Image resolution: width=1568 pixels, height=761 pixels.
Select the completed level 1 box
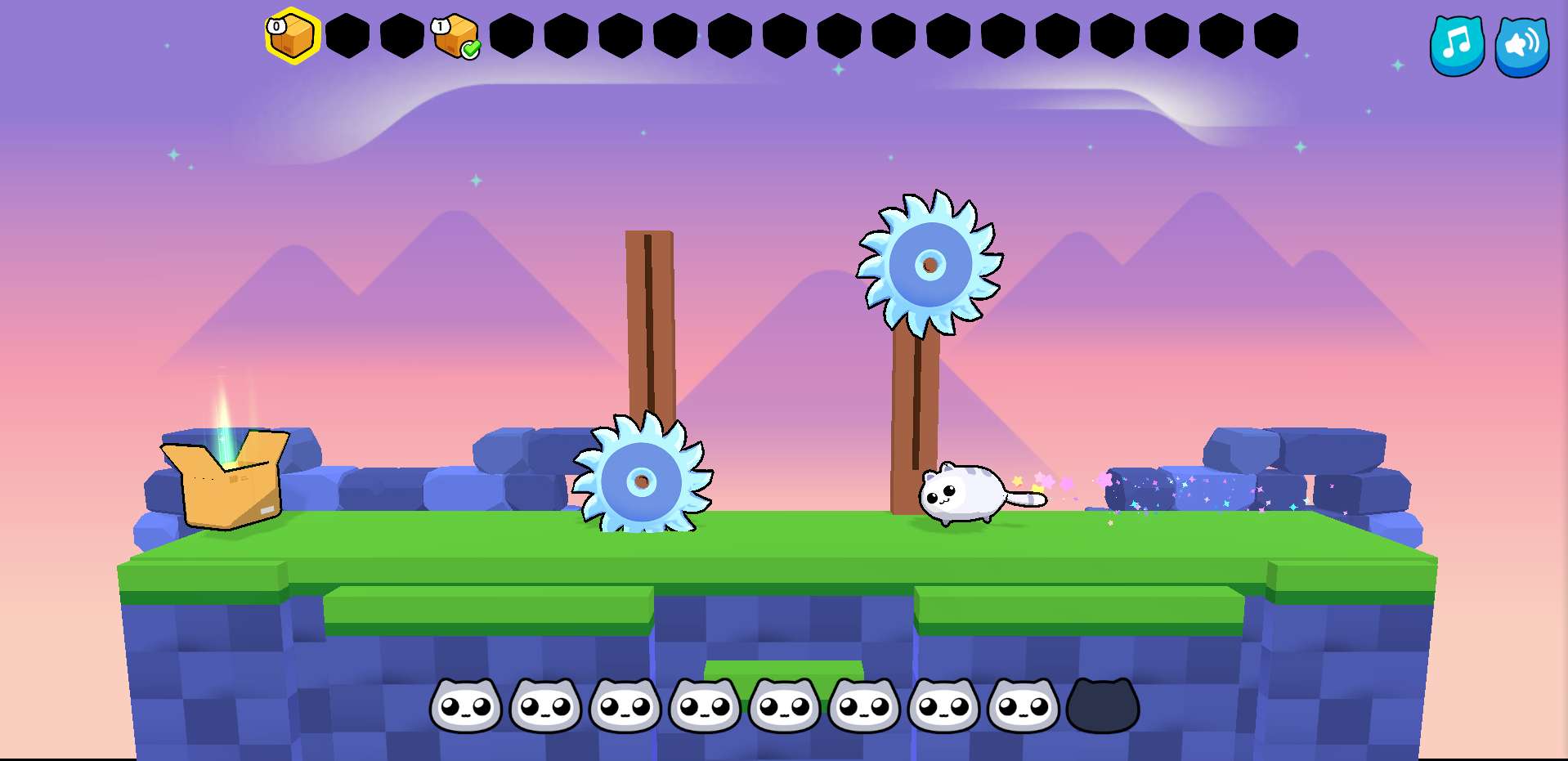pyautogui.click(x=456, y=37)
